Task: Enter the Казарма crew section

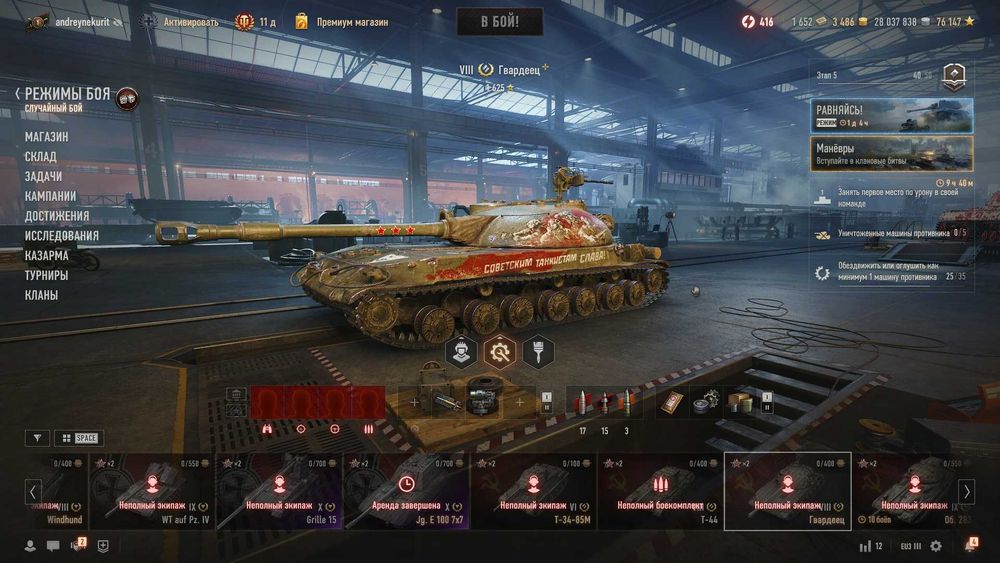Action: click(x=47, y=255)
